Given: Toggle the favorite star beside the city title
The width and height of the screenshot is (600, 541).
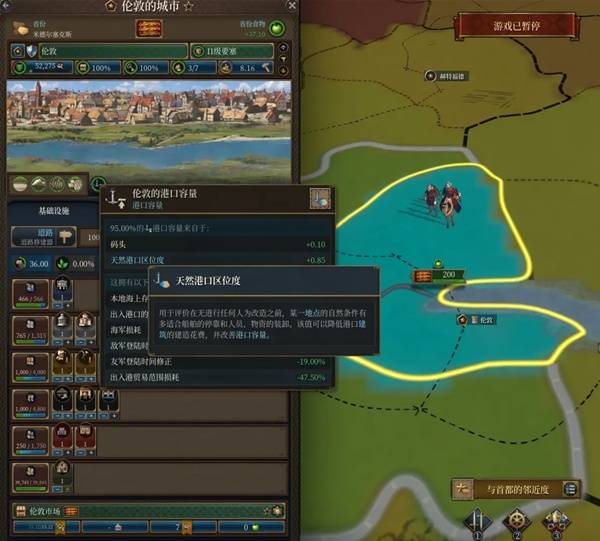Looking at the screenshot, I should tap(188, 8).
